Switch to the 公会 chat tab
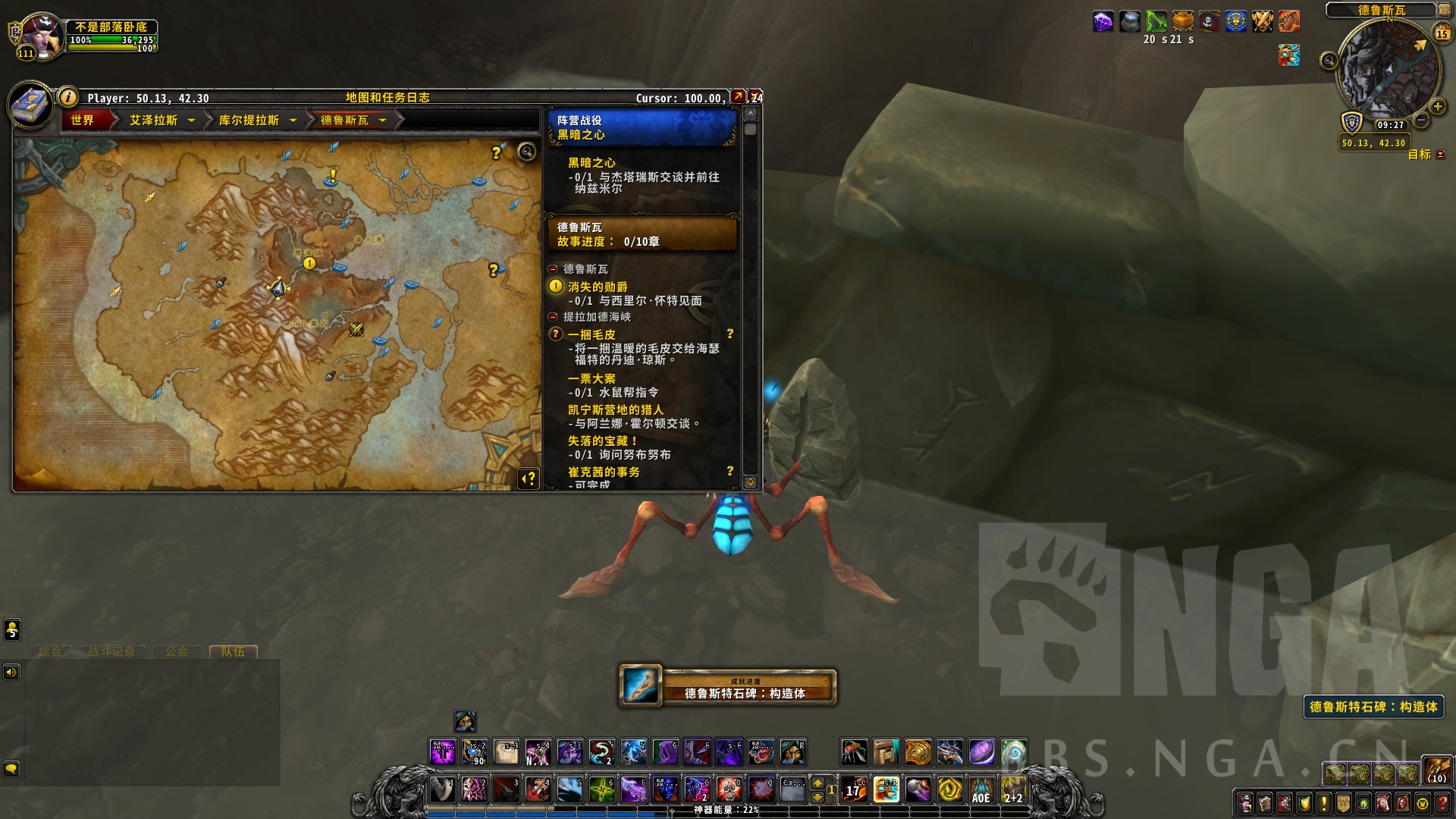The width and height of the screenshot is (1456, 819). click(x=177, y=652)
